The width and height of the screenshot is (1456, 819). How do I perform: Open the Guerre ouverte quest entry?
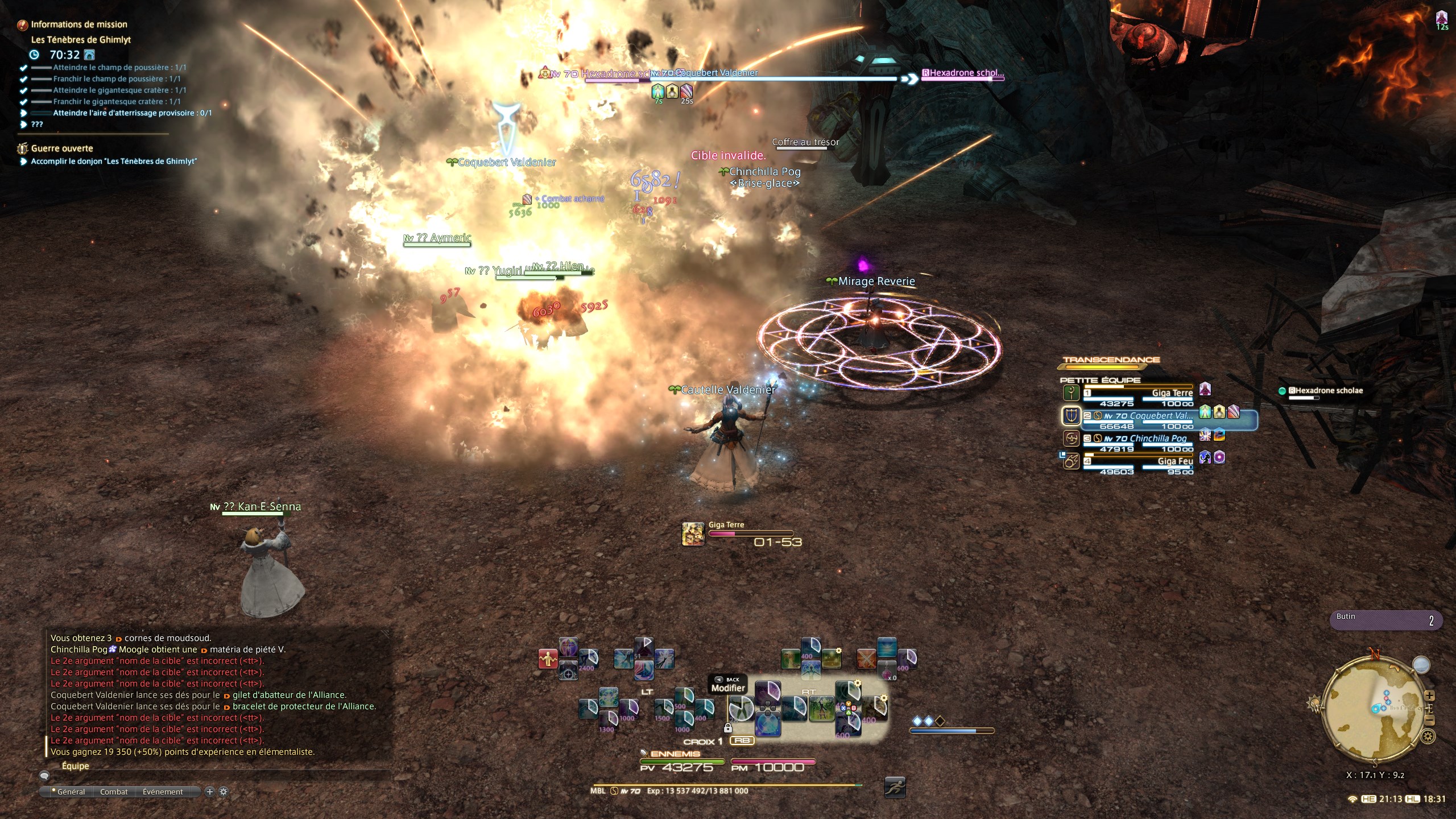62,148
